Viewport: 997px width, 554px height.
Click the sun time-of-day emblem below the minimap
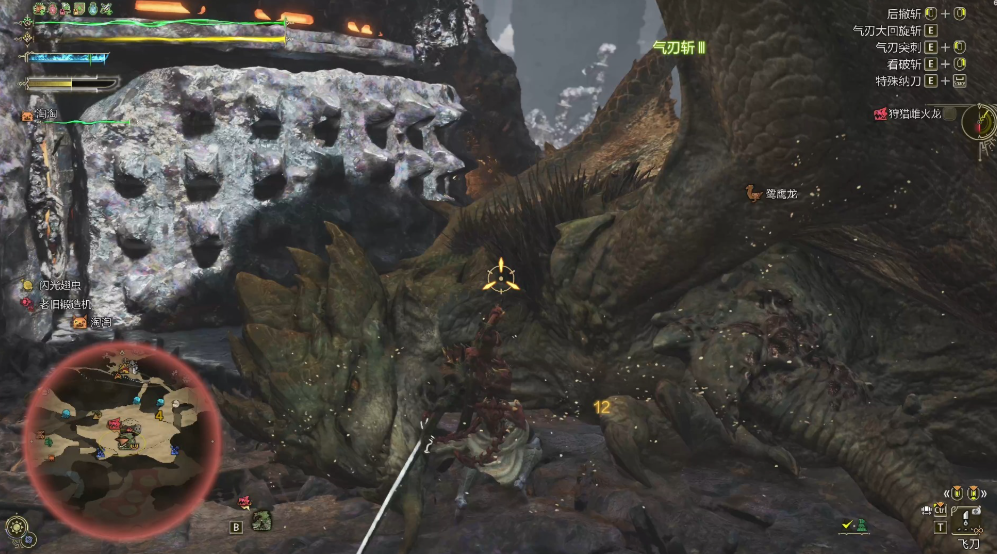(x=15, y=525)
